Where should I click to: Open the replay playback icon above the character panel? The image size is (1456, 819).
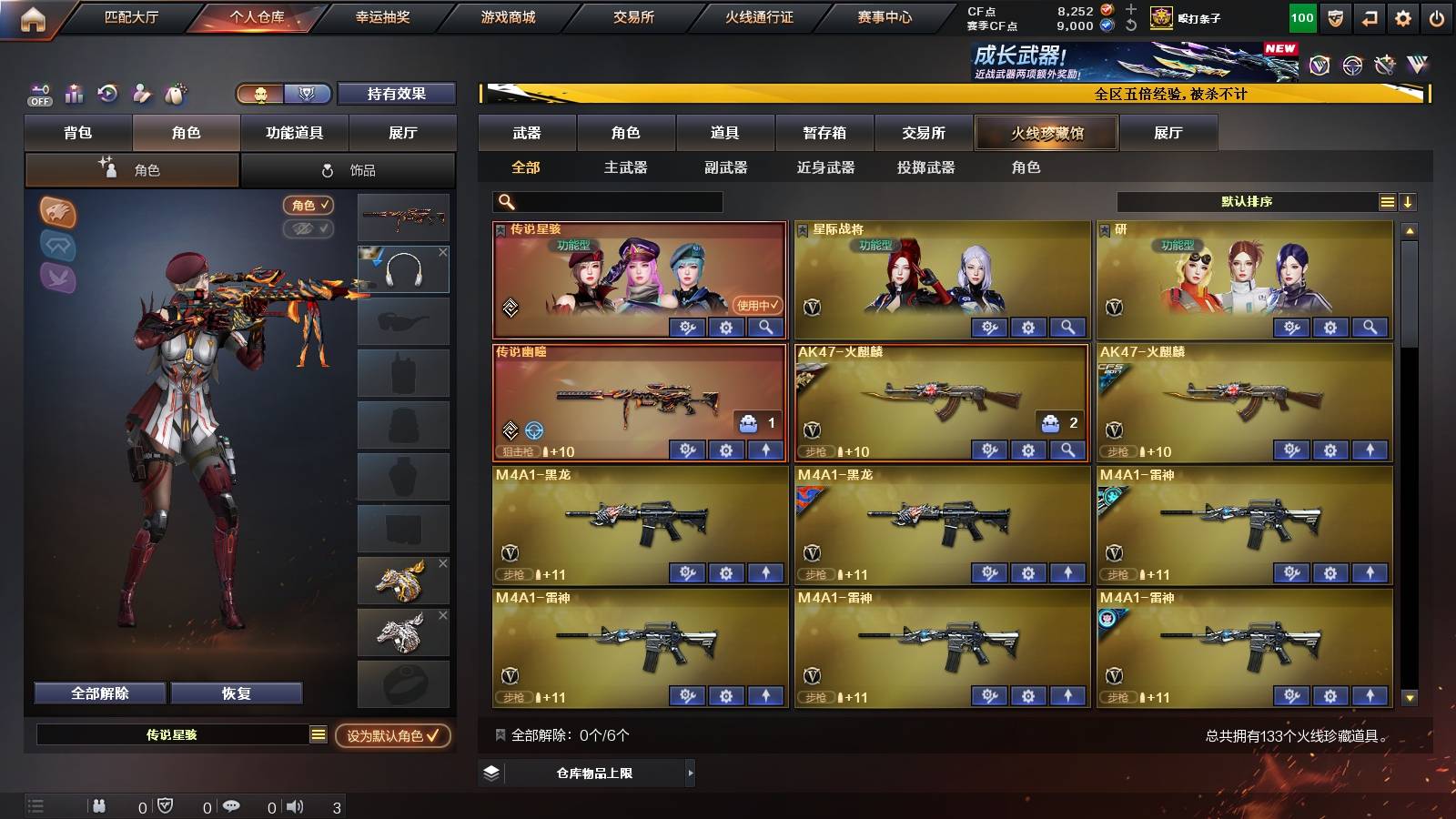(x=107, y=93)
